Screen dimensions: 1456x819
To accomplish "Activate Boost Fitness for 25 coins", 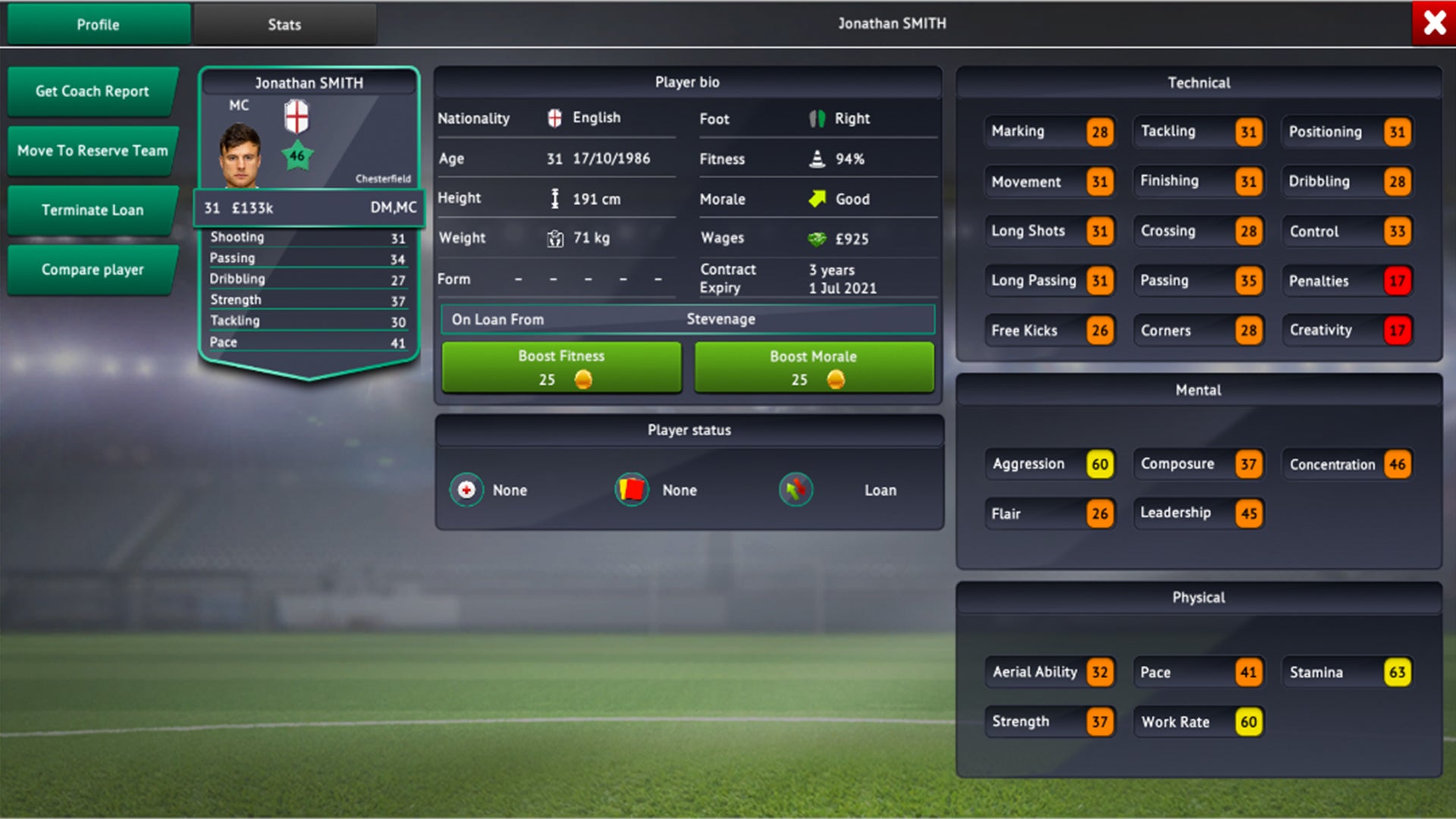I will [x=560, y=368].
